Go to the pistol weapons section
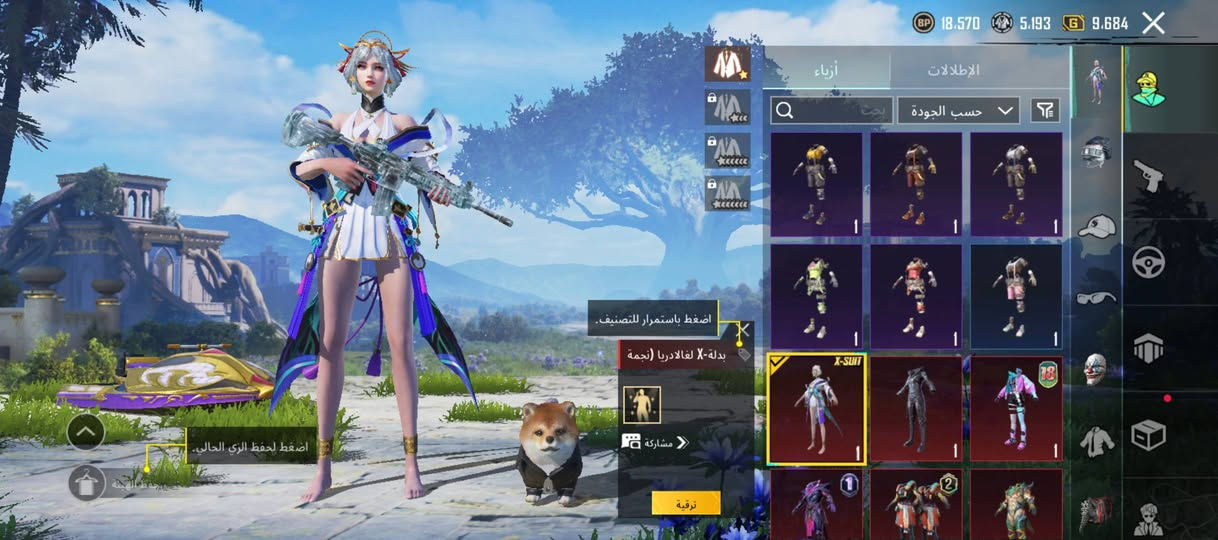 pos(1148,175)
